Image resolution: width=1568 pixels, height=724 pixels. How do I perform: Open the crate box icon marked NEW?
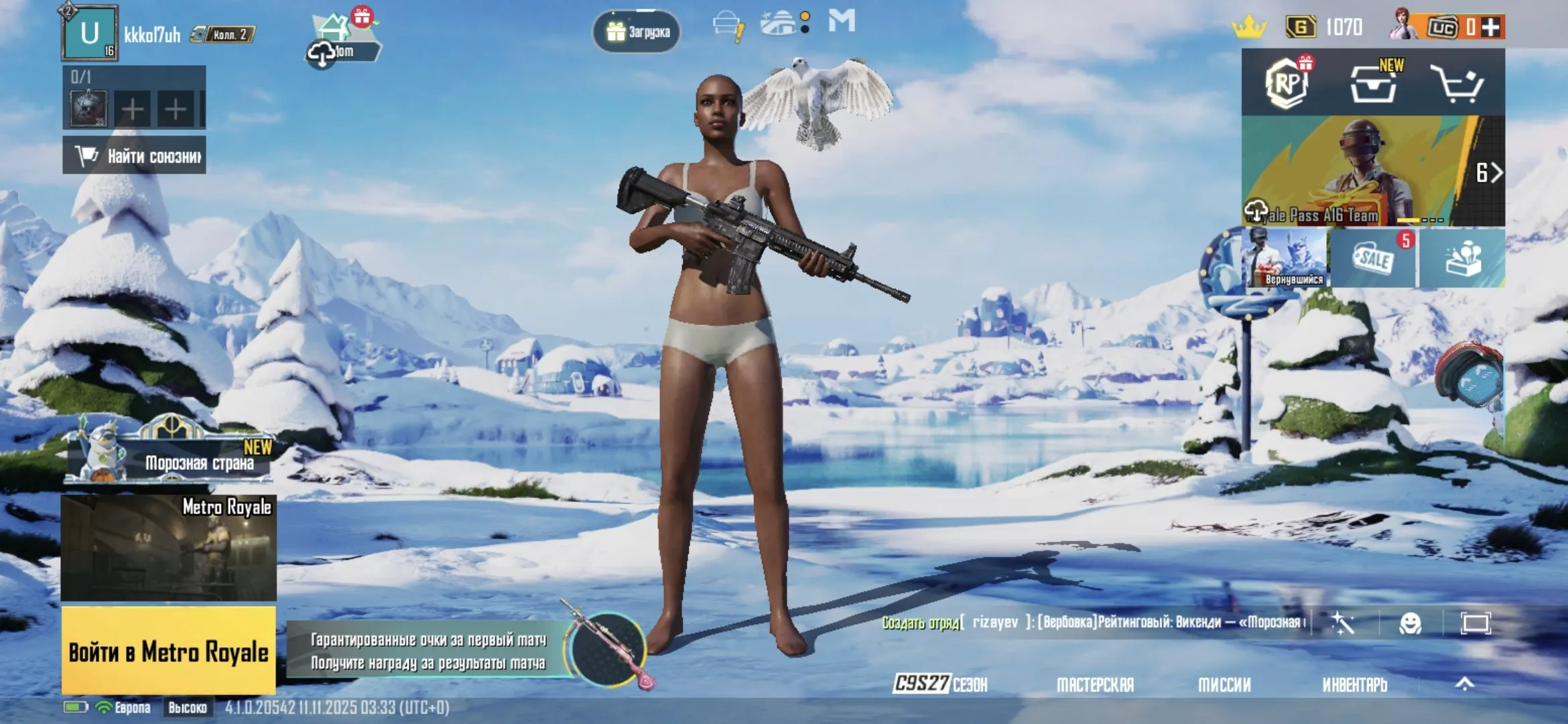[x=1373, y=84]
